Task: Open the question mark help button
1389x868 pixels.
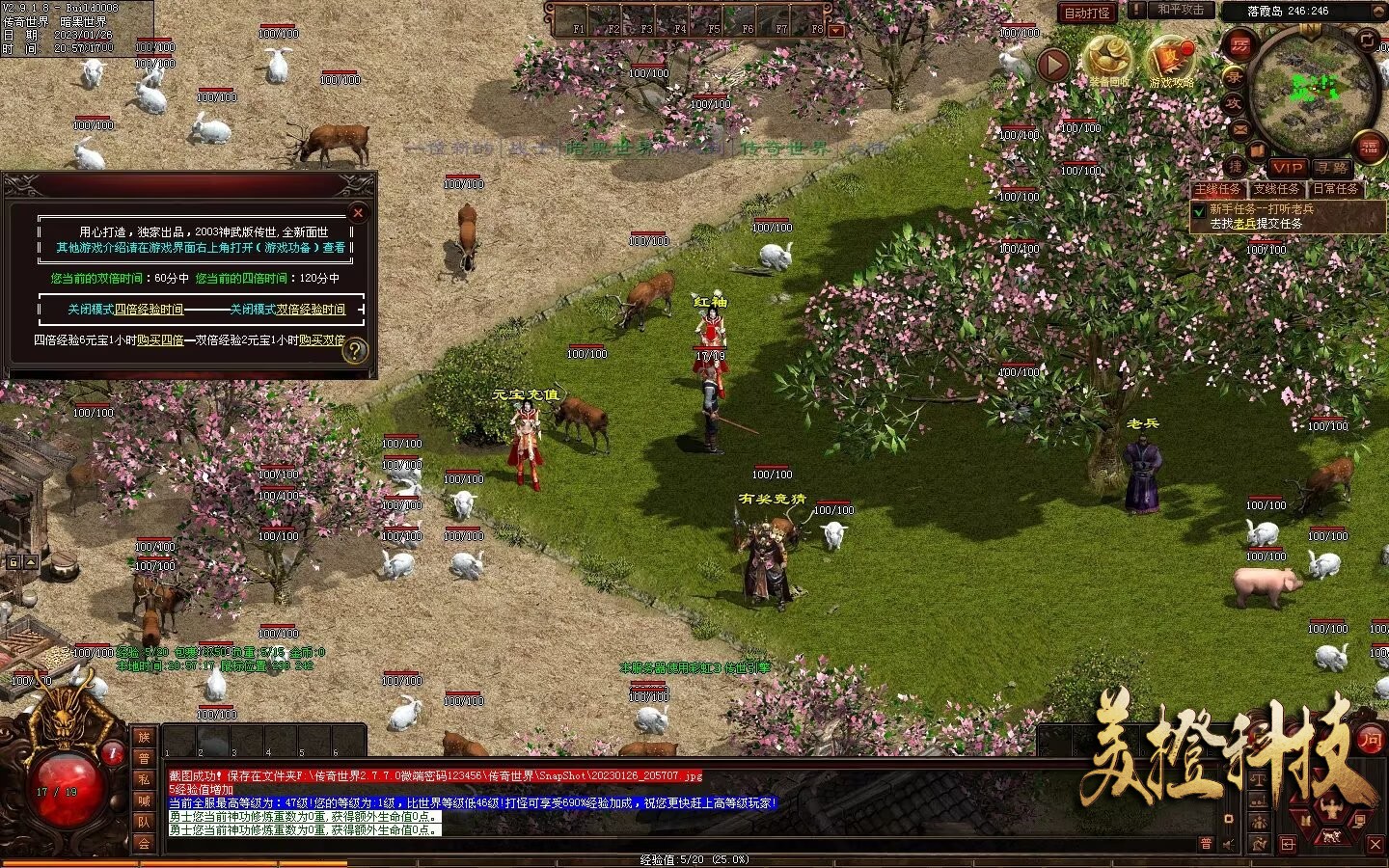Action: coord(356,350)
